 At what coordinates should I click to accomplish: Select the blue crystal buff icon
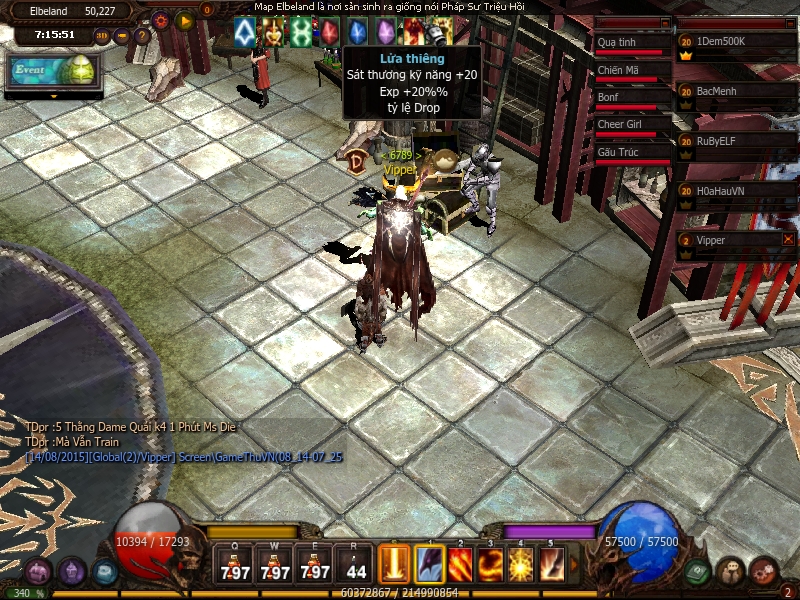click(355, 33)
